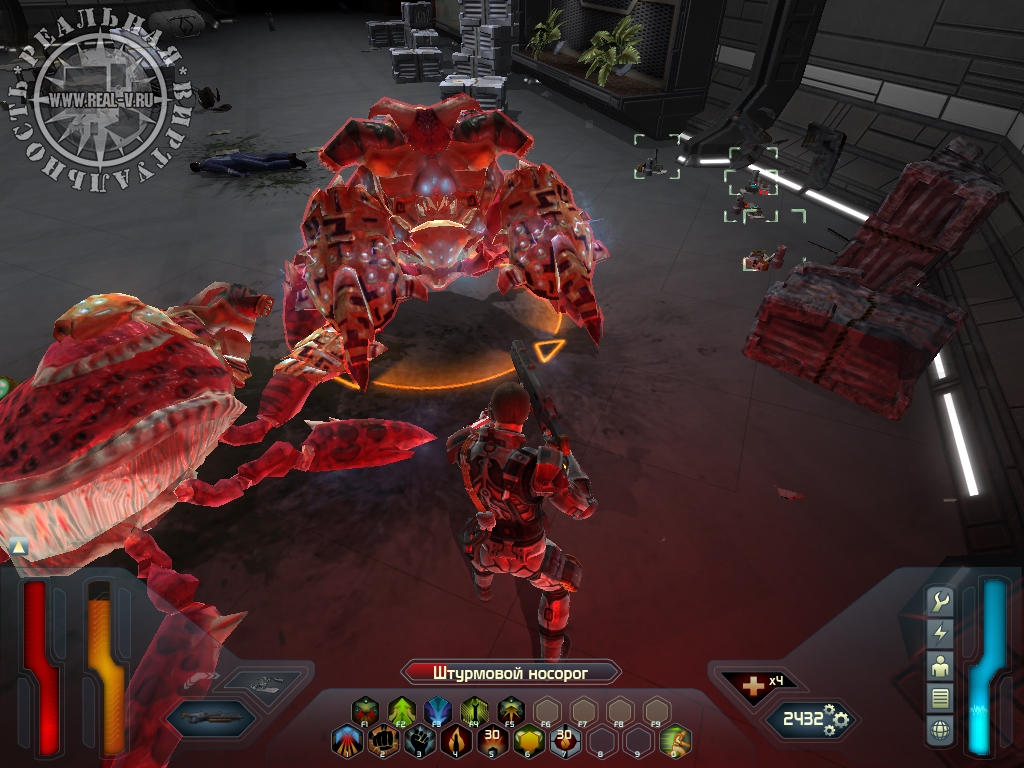1024x768 pixels.
Task: Activate the flame ability in slot 4
Action: tap(456, 740)
